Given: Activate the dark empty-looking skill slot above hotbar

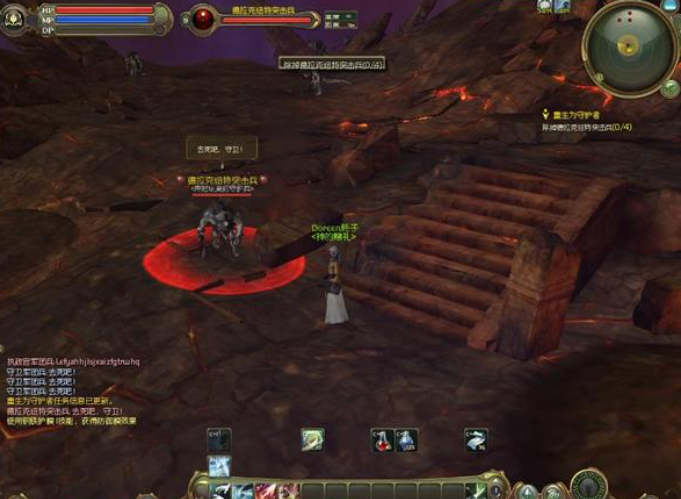Looking at the screenshot, I should click(219, 439).
